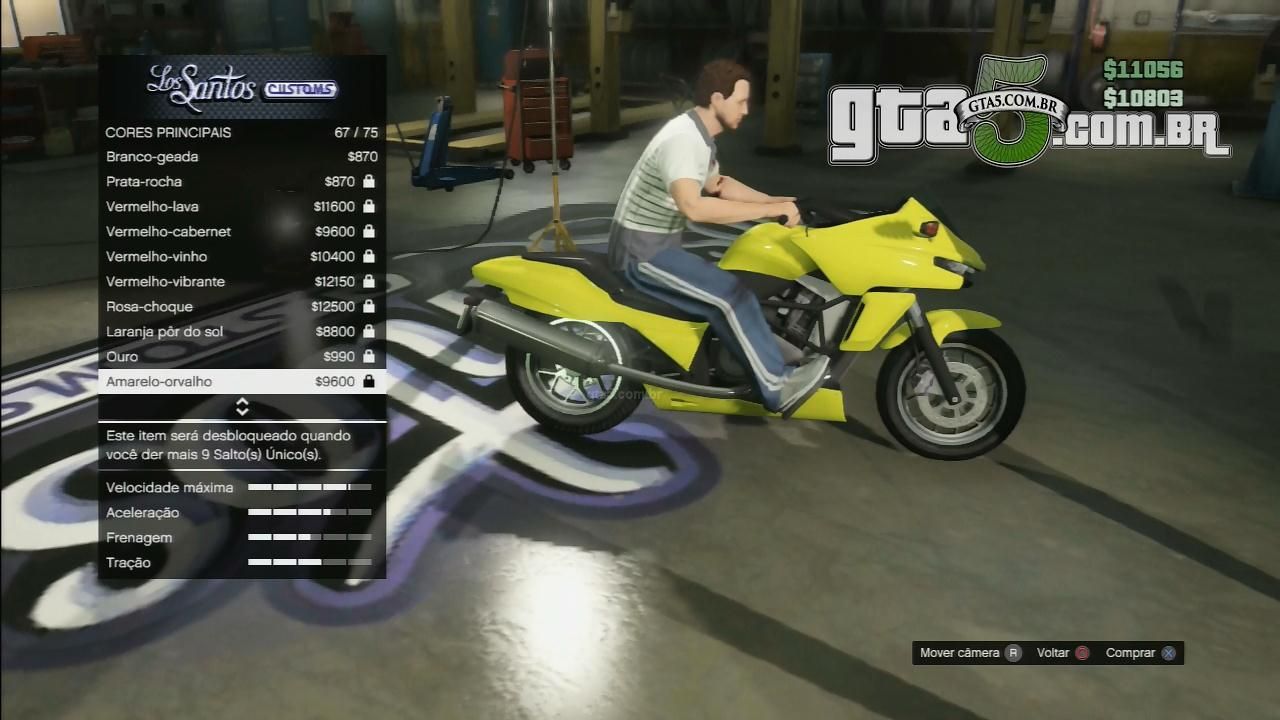Select the Vermelho-cabernet paint option
This screenshot has height=720, width=1280.
coord(242,232)
